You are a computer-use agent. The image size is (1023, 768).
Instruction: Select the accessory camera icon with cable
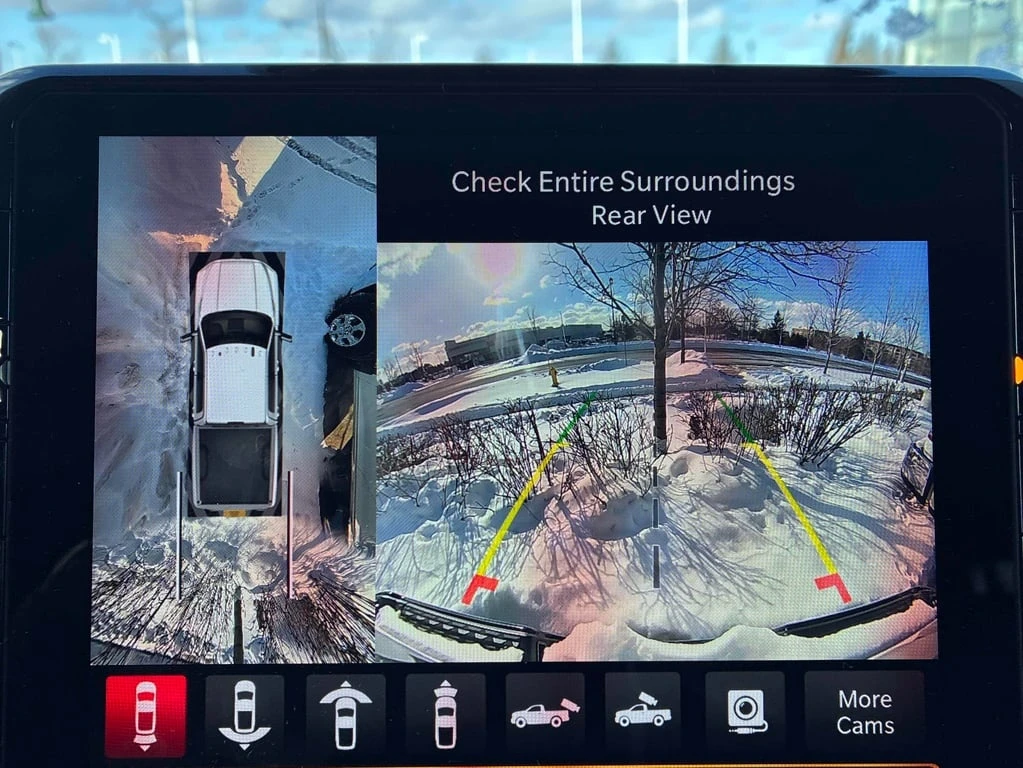click(745, 715)
